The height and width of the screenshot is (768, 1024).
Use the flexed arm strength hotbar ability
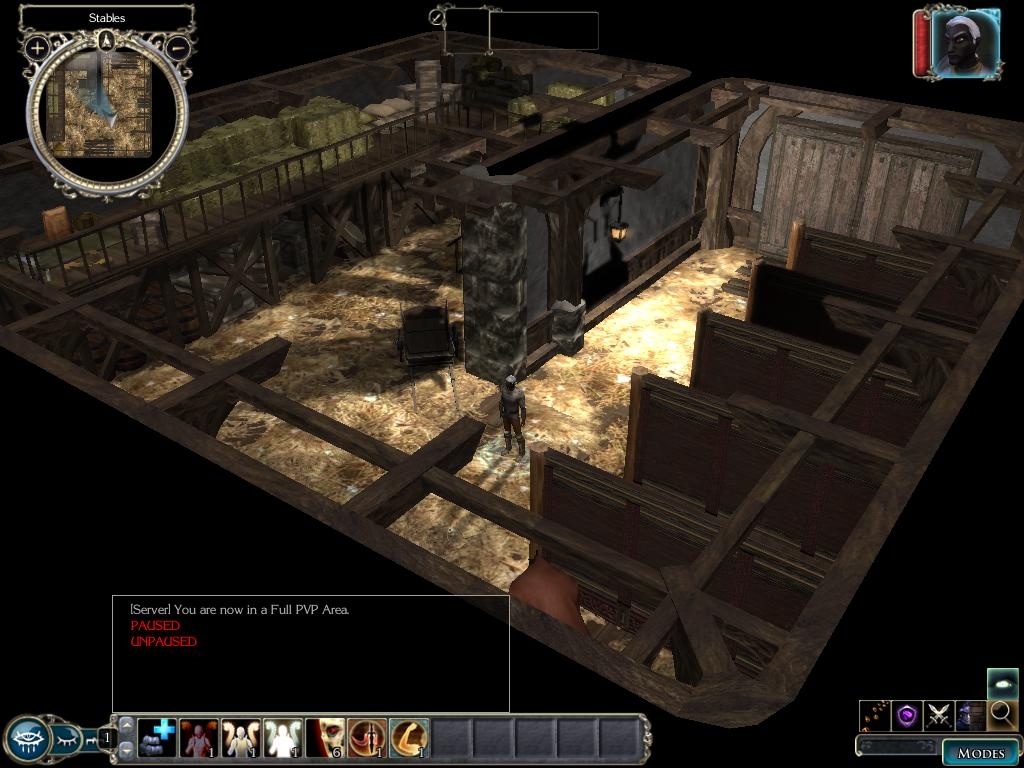click(x=409, y=738)
